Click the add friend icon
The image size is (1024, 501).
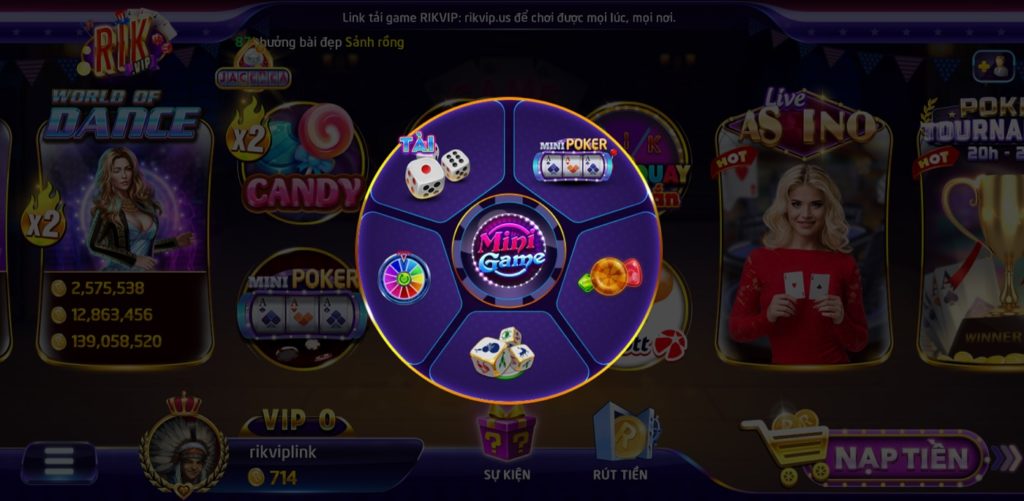992,66
